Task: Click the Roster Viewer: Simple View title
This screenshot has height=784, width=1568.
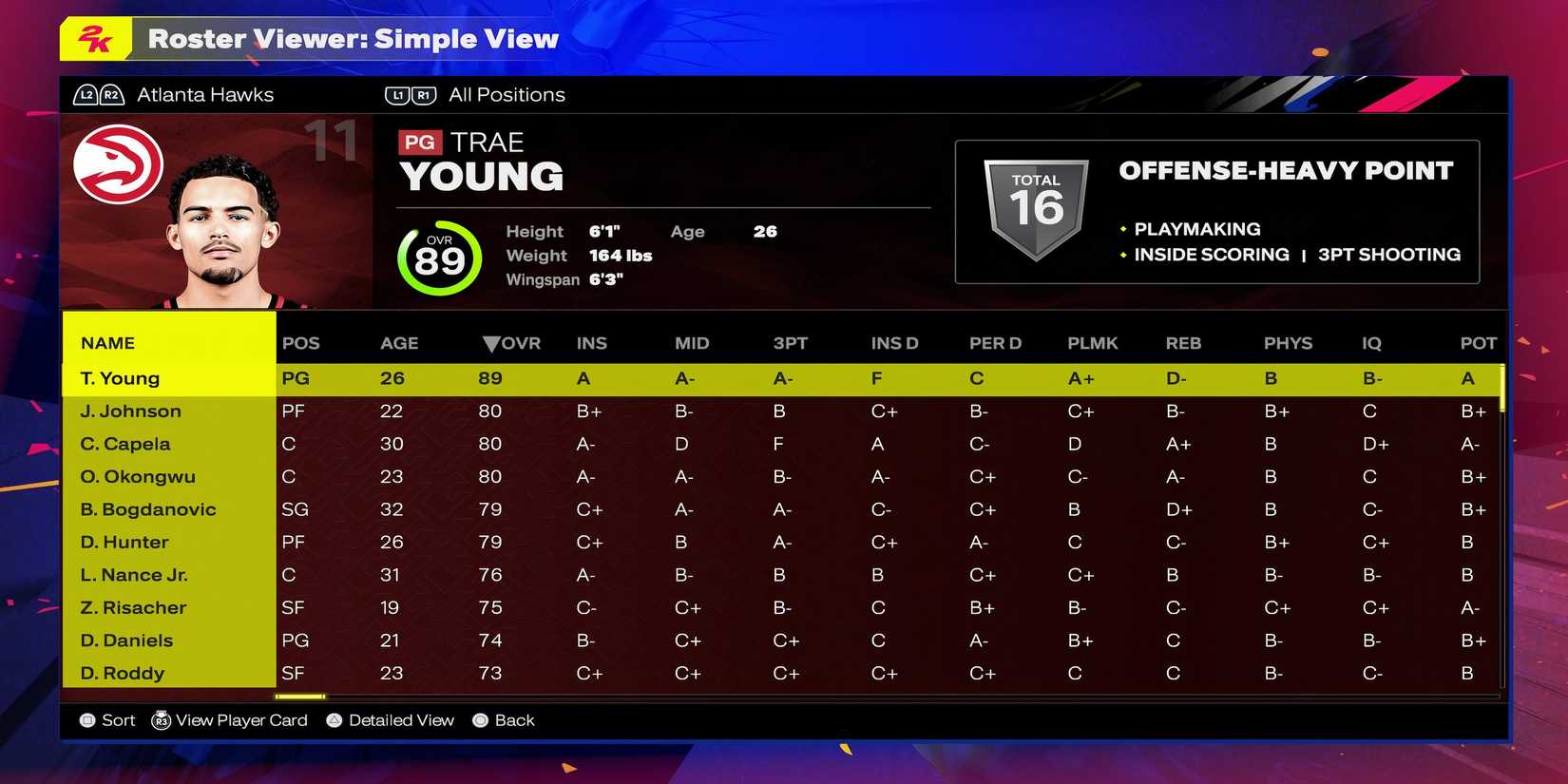Action: 354,39
